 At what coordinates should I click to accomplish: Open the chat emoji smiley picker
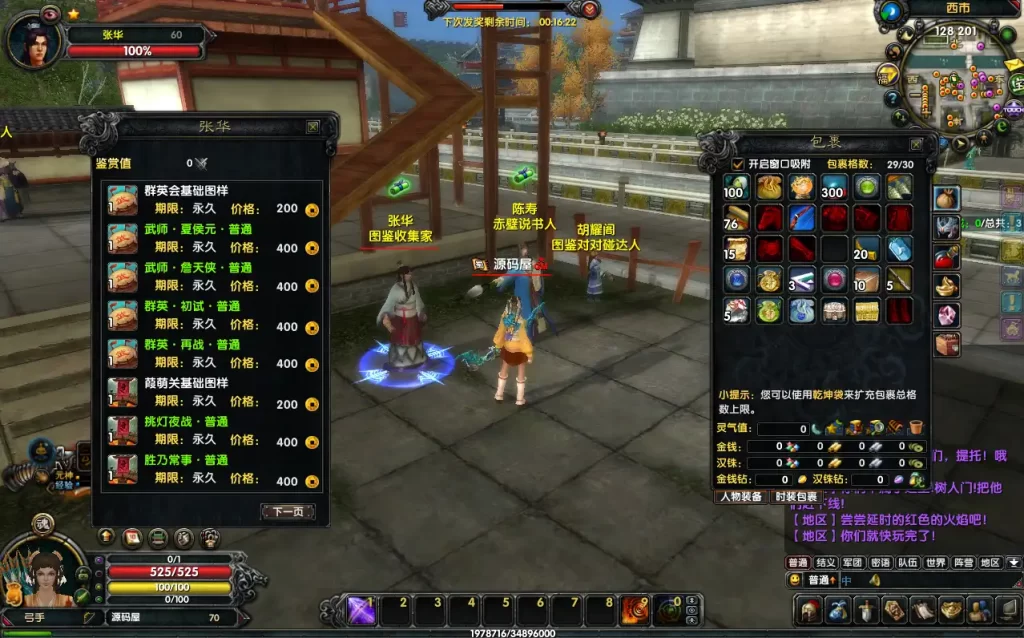click(795, 580)
